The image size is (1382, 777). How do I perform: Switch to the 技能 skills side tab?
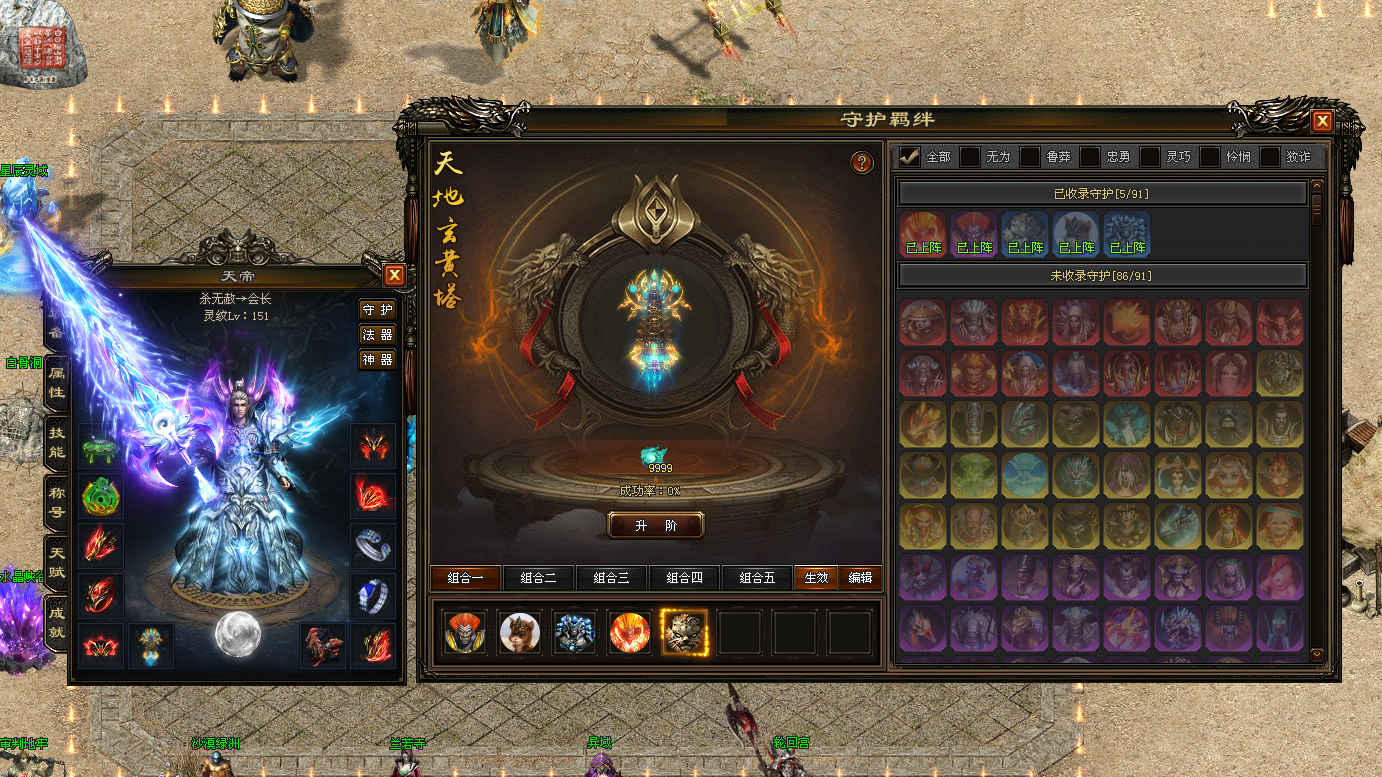pyautogui.click(x=57, y=436)
